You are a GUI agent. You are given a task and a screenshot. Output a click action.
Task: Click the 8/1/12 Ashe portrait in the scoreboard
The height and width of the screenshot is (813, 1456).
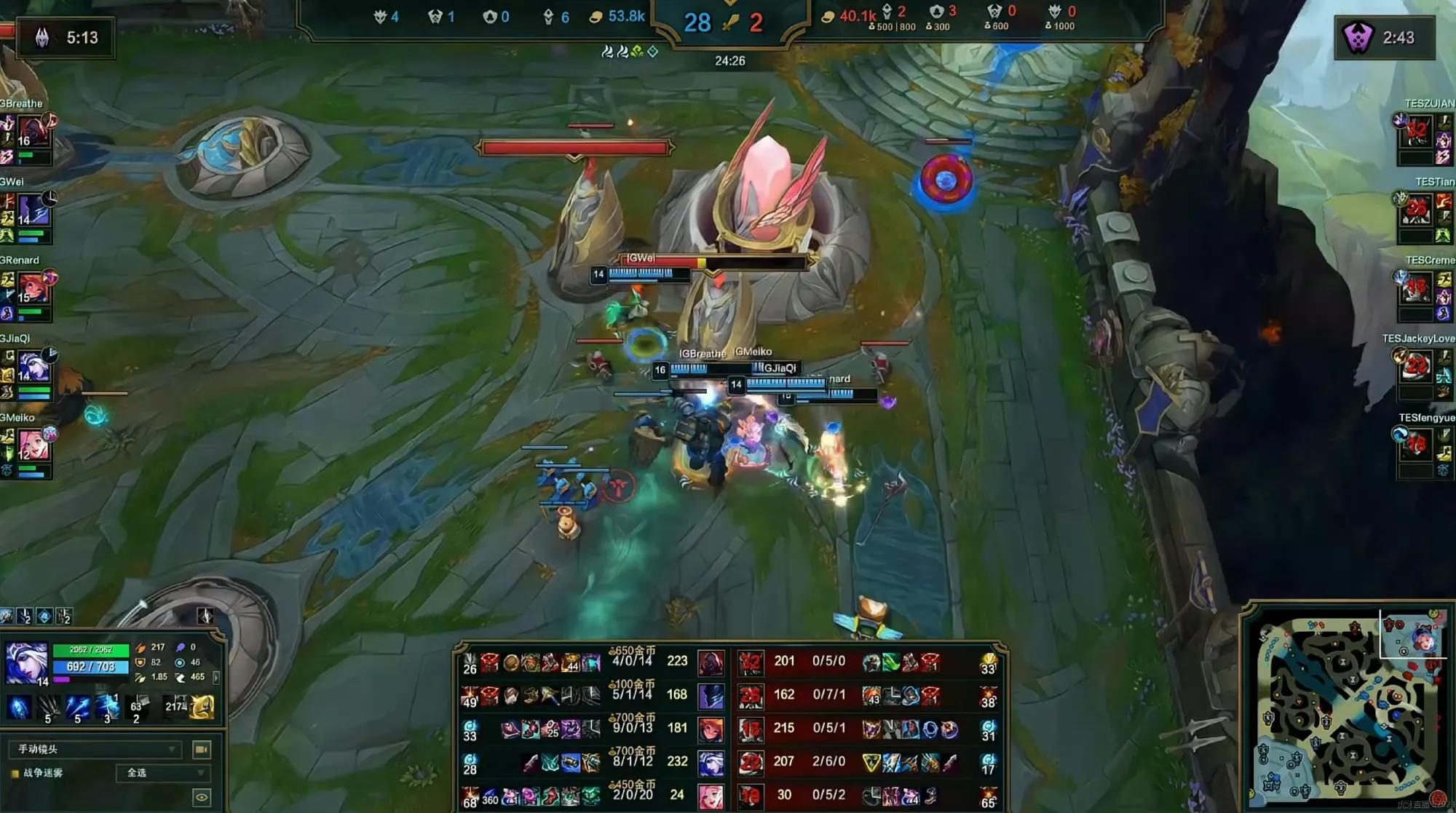[x=711, y=762]
